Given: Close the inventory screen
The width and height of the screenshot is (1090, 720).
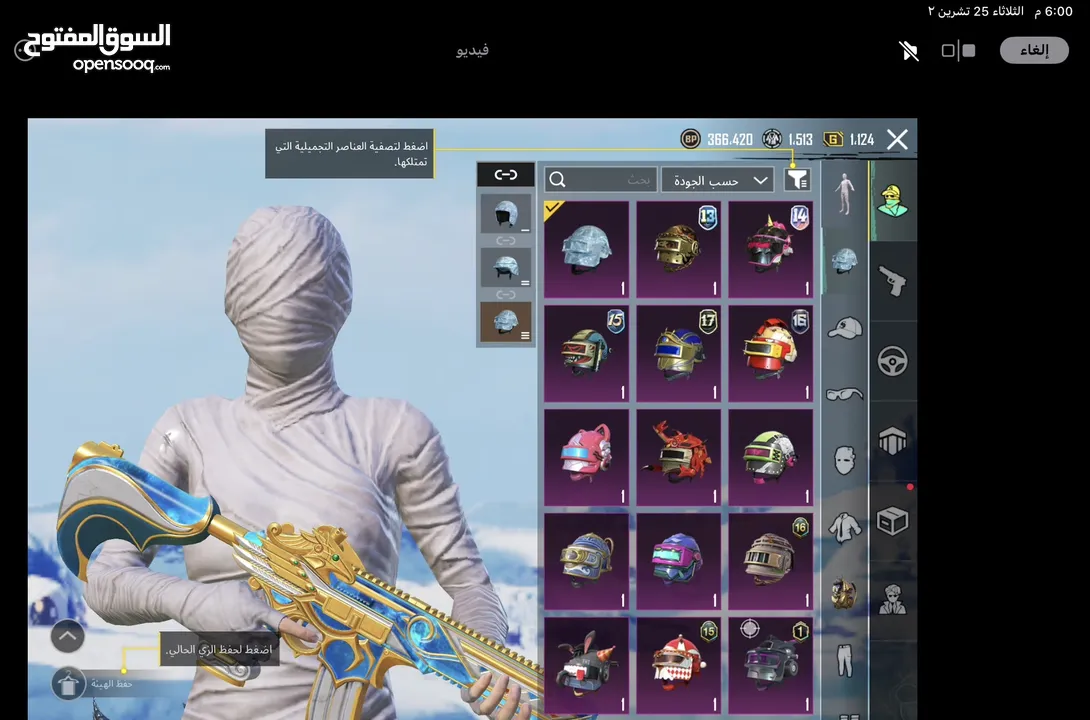Looking at the screenshot, I should tap(897, 140).
